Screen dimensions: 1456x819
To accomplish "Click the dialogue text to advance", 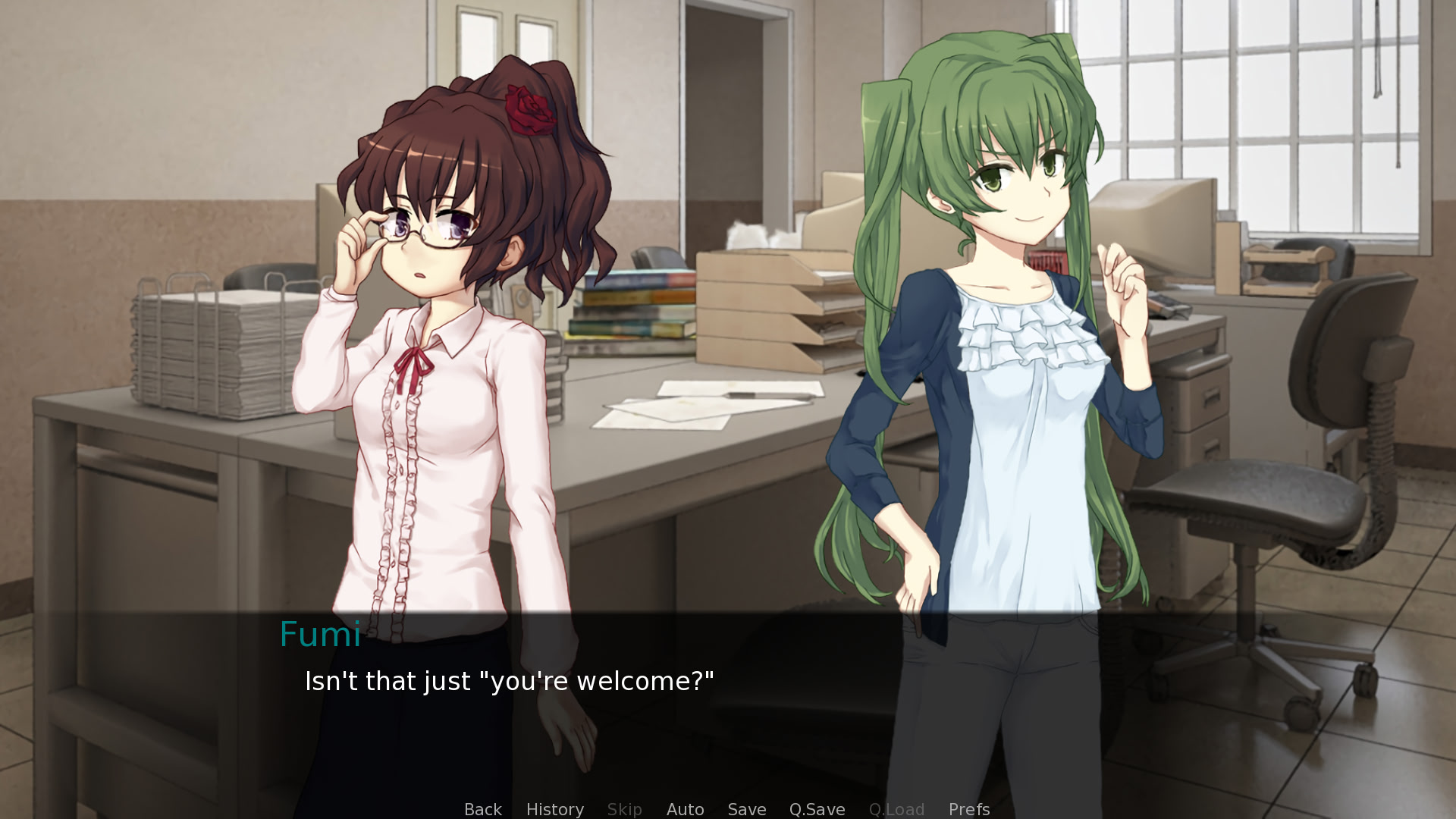I will tap(509, 681).
